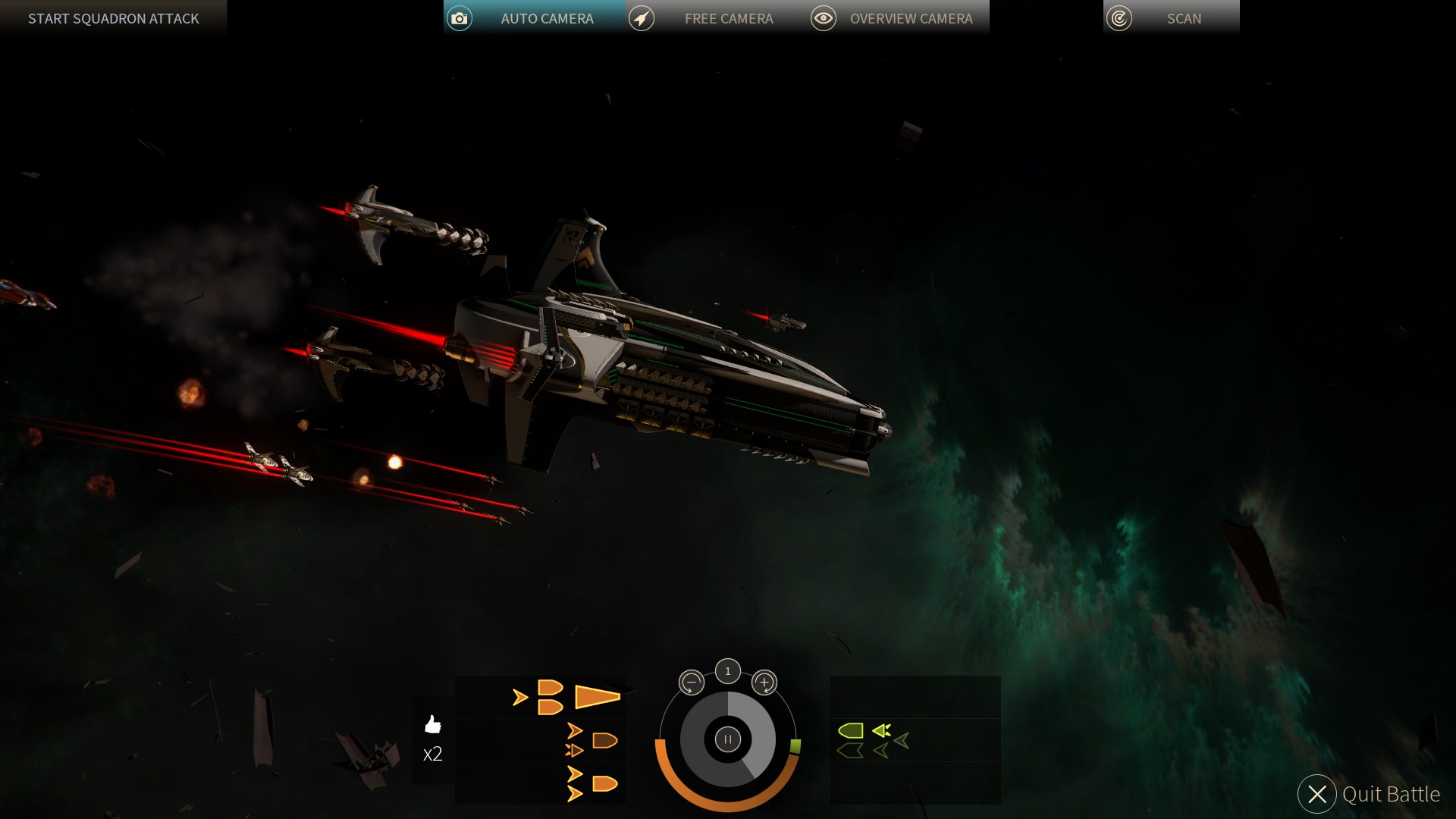Click the speed indicator showing 1
1456x819 pixels.
(x=726, y=670)
